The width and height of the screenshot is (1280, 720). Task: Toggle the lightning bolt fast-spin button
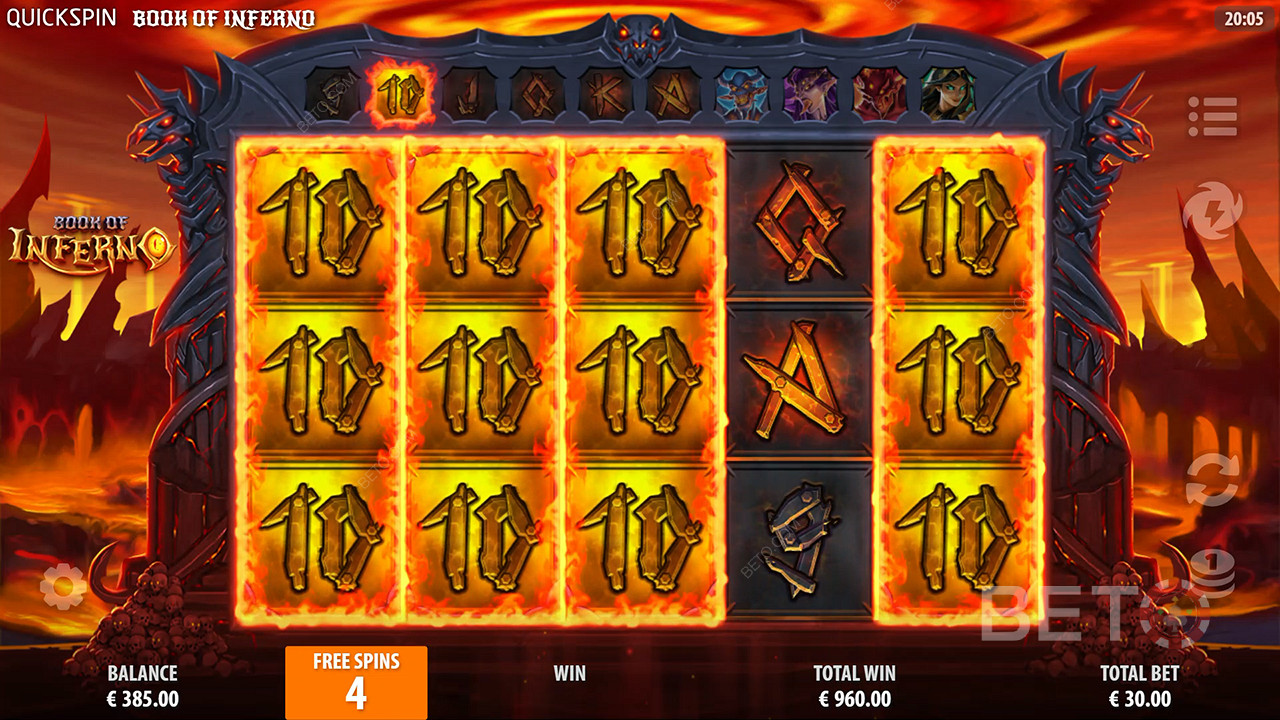pos(1212,211)
